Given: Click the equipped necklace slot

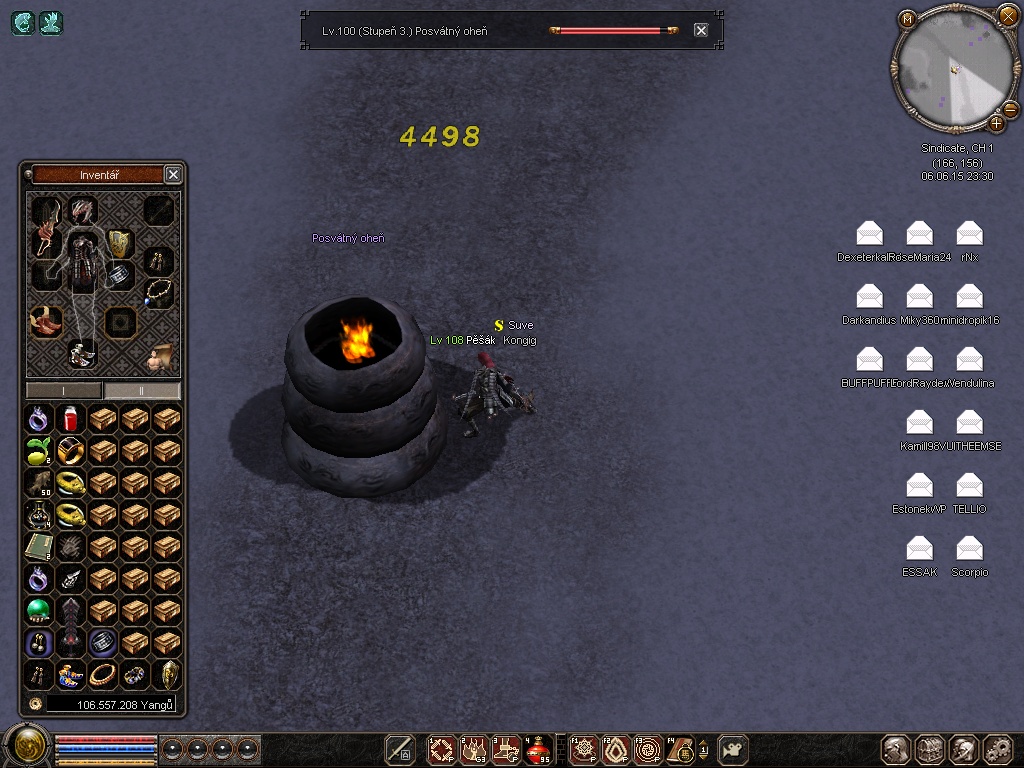Looking at the screenshot, I should pos(157,293).
